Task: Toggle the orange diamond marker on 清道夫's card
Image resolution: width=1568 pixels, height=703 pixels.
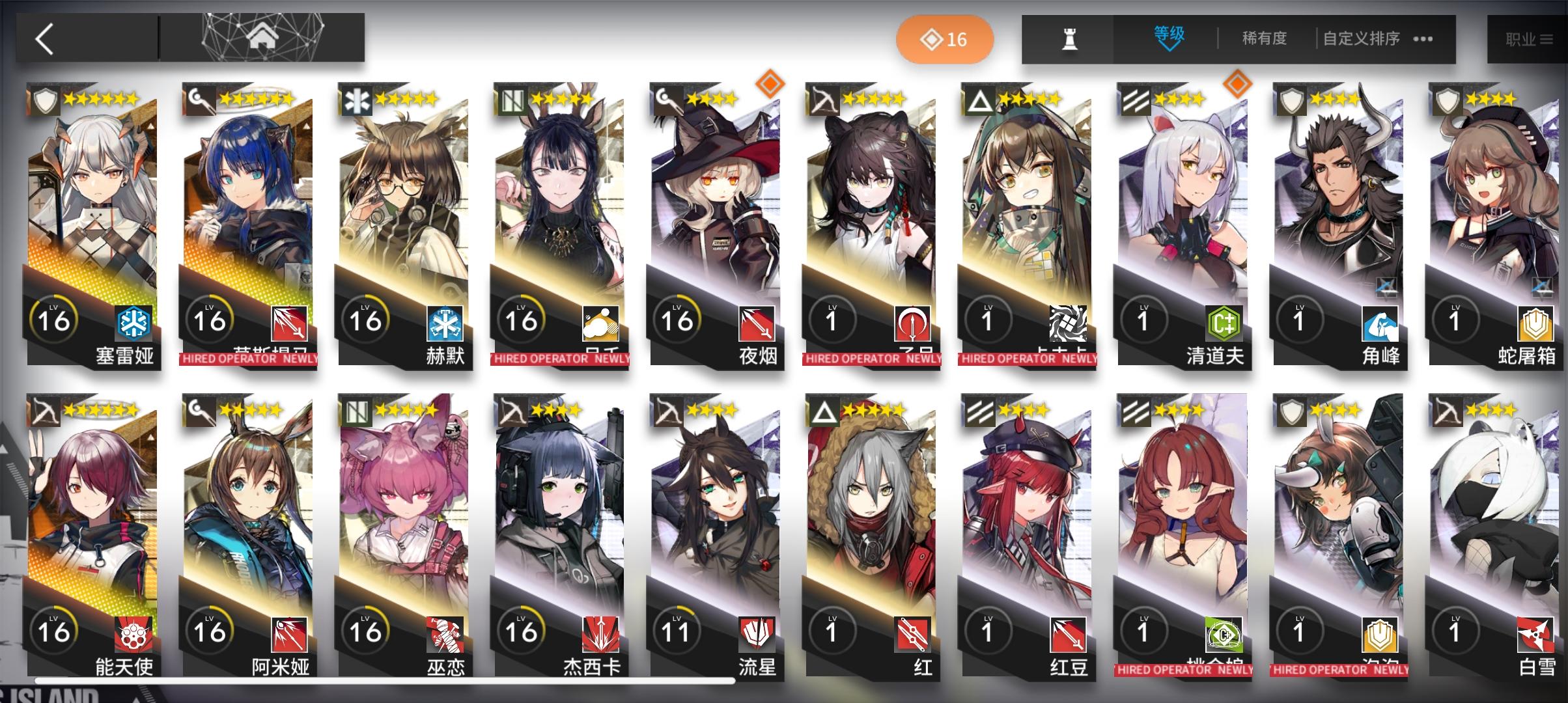Action: click(x=1238, y=85)
